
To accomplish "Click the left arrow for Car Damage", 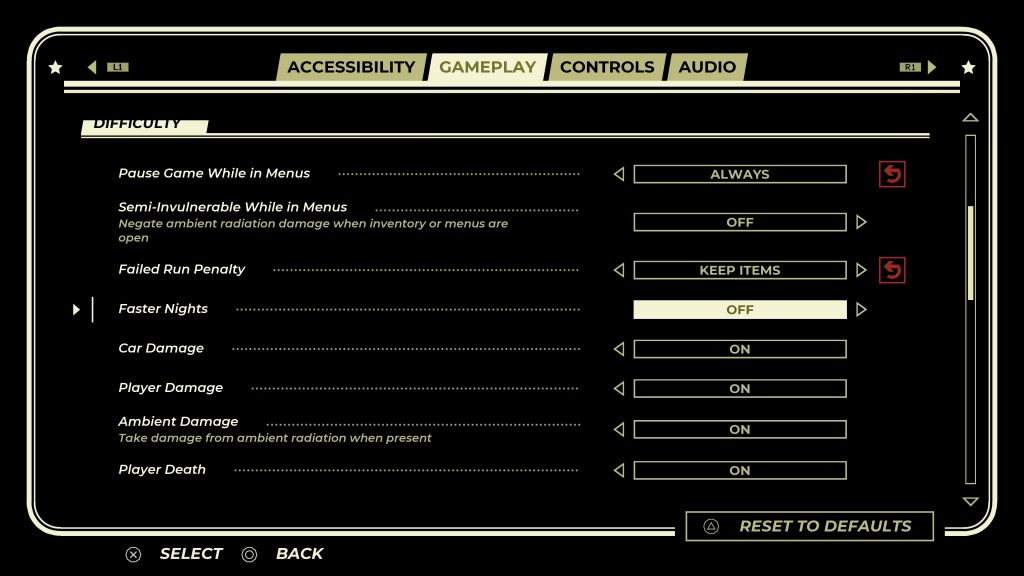I will coord(618,349).
